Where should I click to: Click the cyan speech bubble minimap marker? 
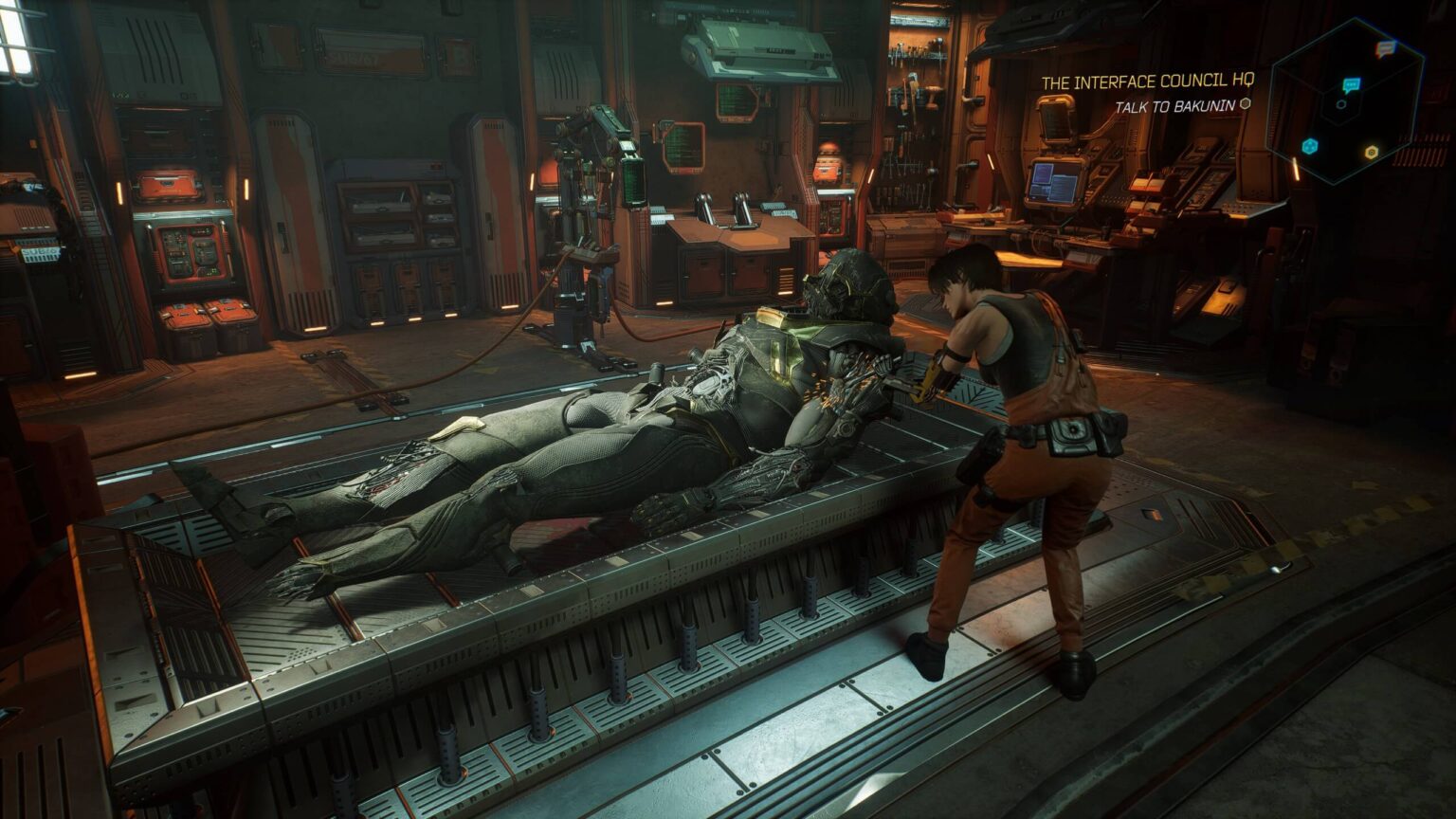click(x=1351, y=84)
